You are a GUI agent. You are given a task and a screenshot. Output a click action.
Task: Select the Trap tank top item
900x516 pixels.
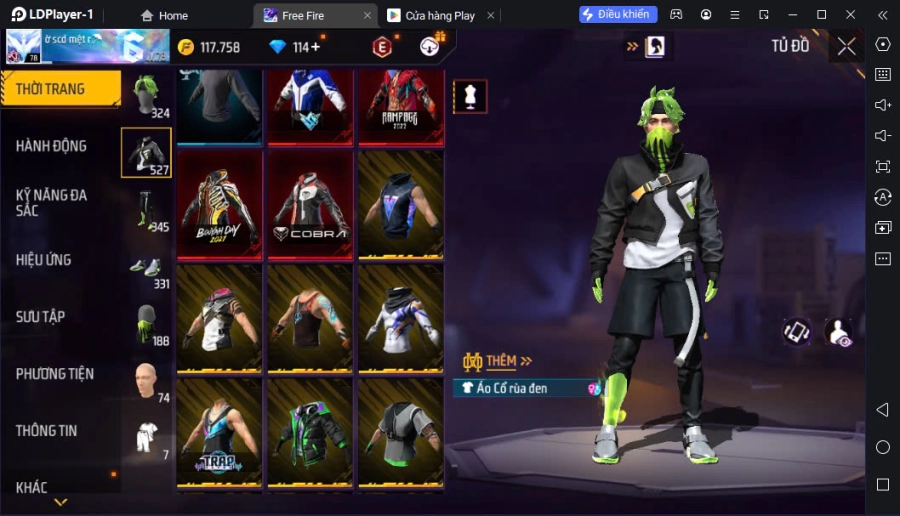pyautogui.click(x=219, y=432)
